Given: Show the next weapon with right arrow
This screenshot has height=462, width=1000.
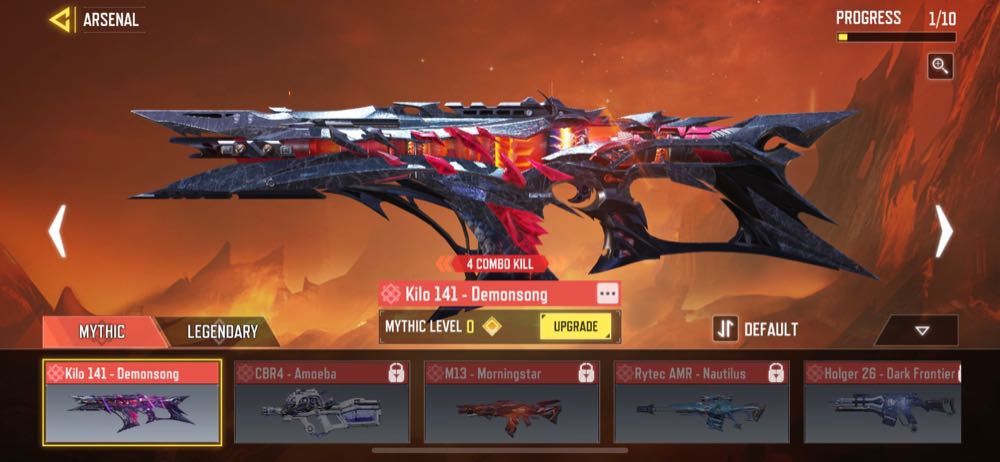Looking at the screenshot, I should click(x=943, y=232).
